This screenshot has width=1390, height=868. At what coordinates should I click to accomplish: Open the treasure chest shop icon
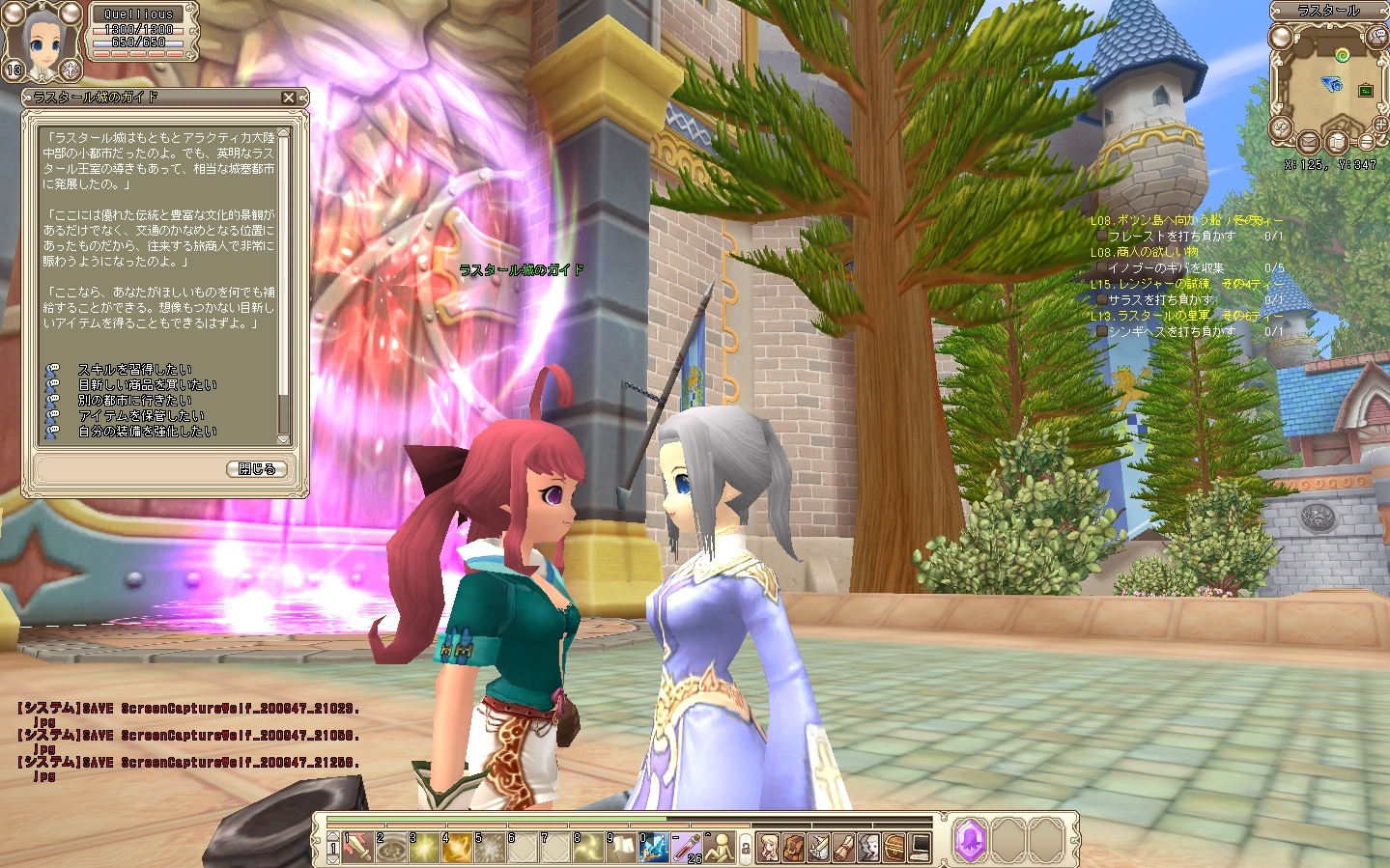893,847
